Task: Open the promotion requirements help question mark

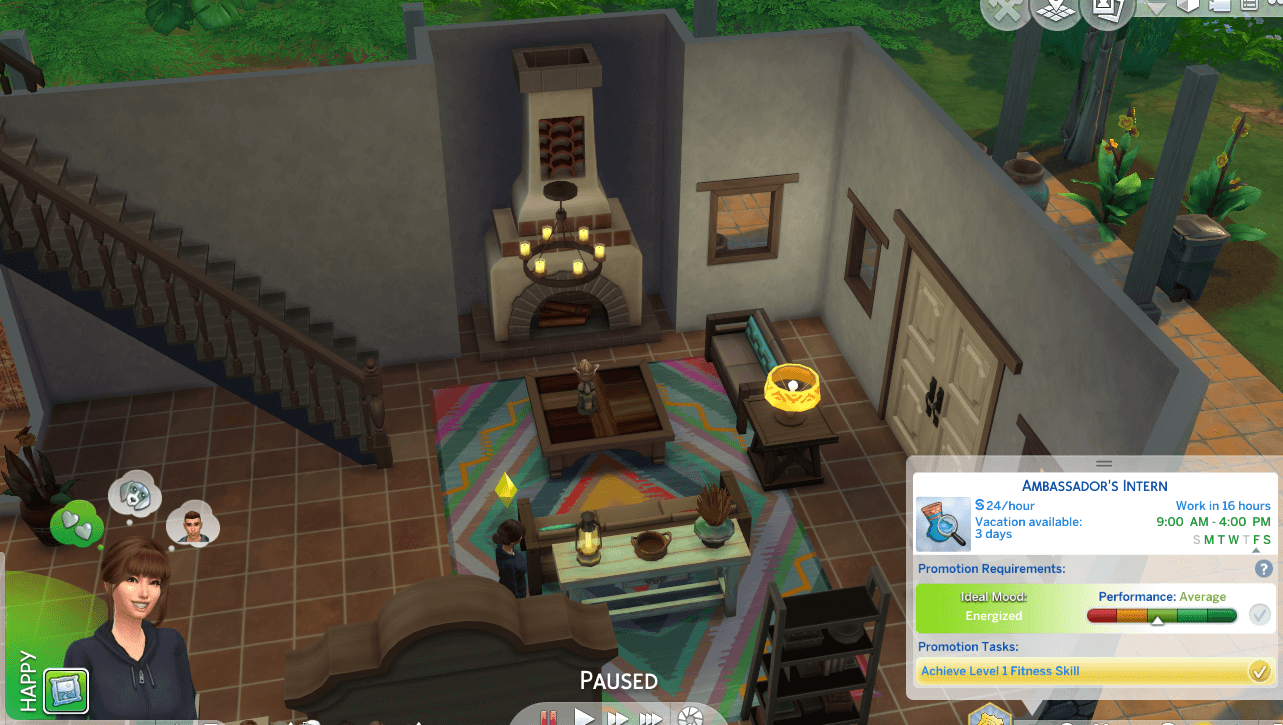Action: pos(1263,568)
